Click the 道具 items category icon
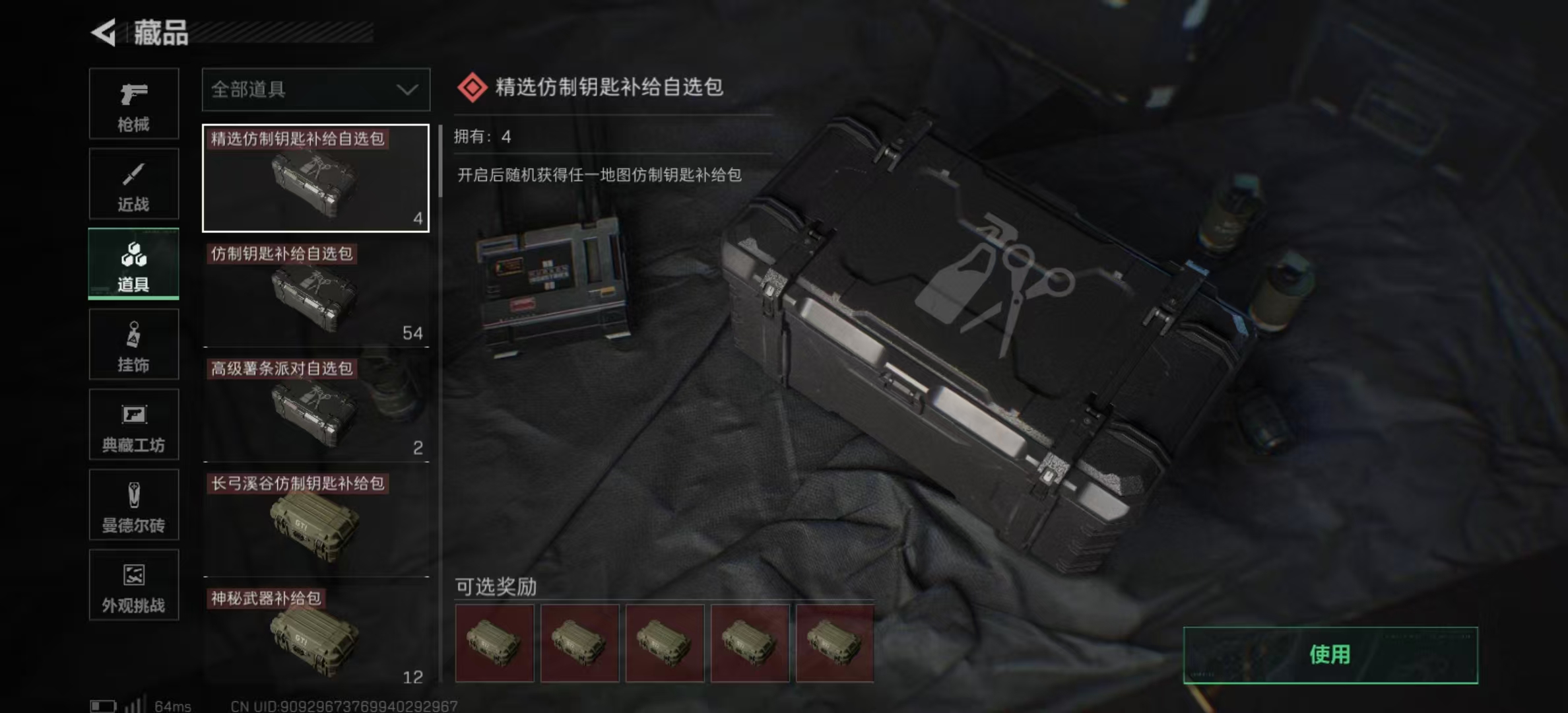Viewport: 1568px width, 713px height. 133,264
